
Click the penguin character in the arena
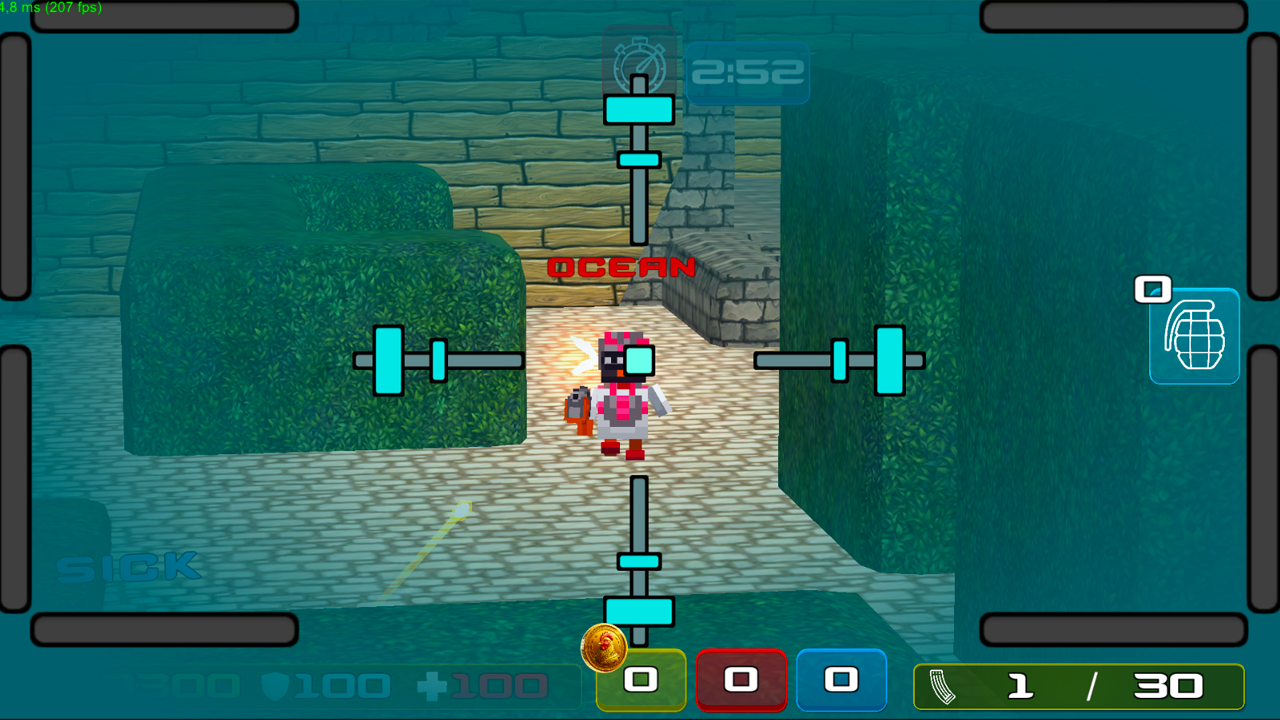(x=620, y=395)
